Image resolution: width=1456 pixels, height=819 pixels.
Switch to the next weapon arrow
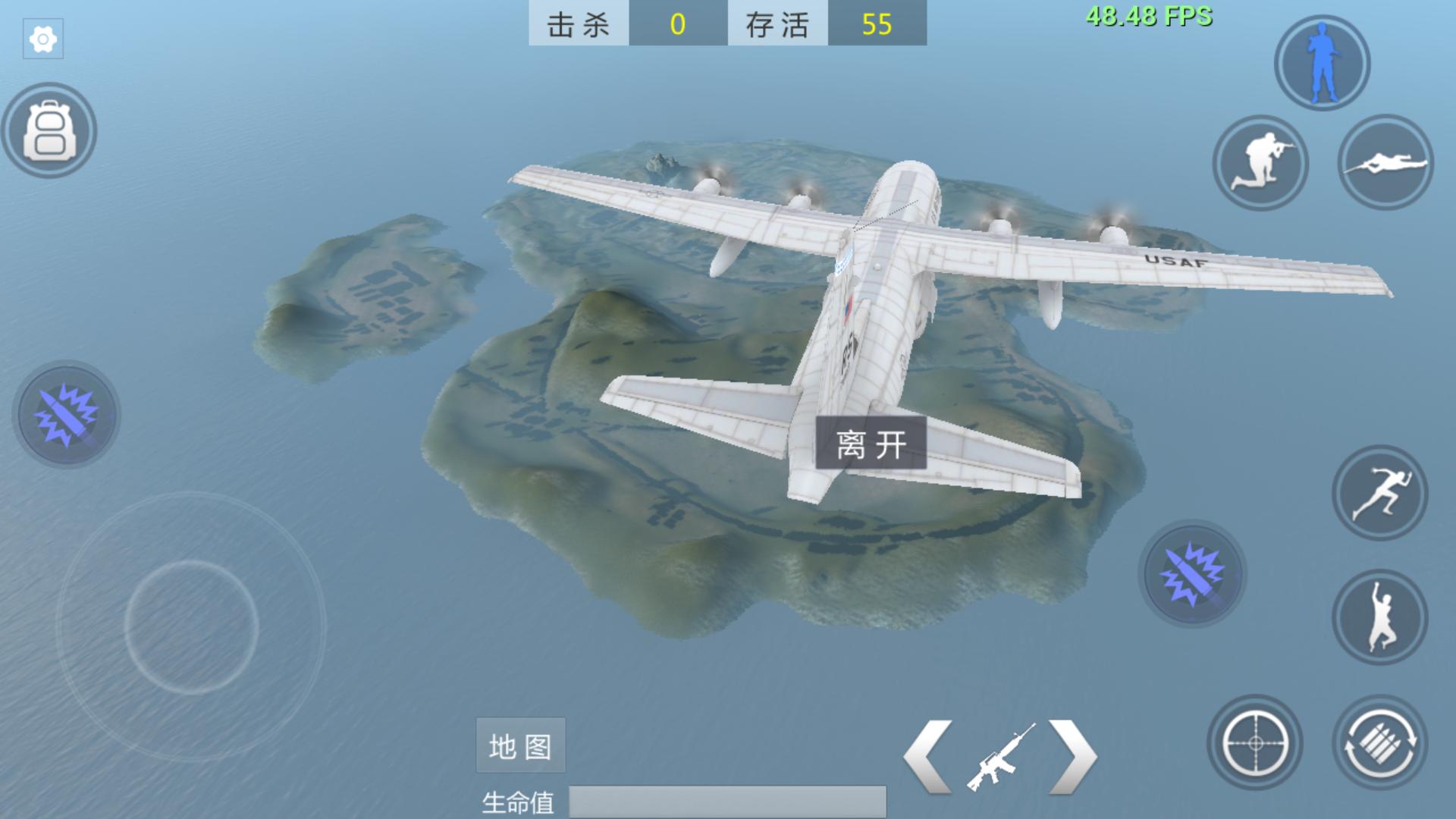coord(1072,756)
